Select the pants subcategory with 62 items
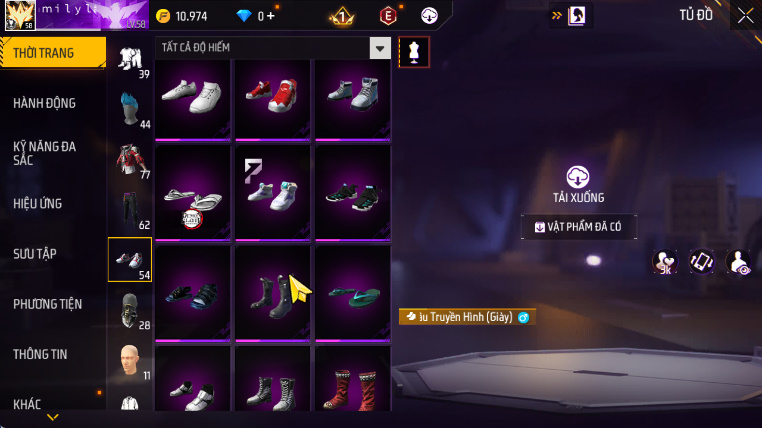The image size is (762, 428). [x=129, y=210]
